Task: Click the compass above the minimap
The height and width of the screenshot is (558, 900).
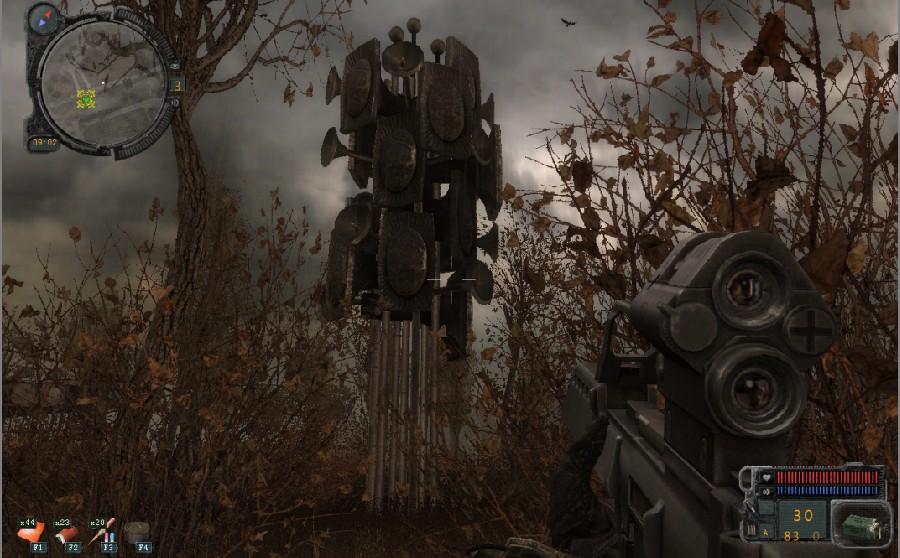Action: click(x=44, y=17)
